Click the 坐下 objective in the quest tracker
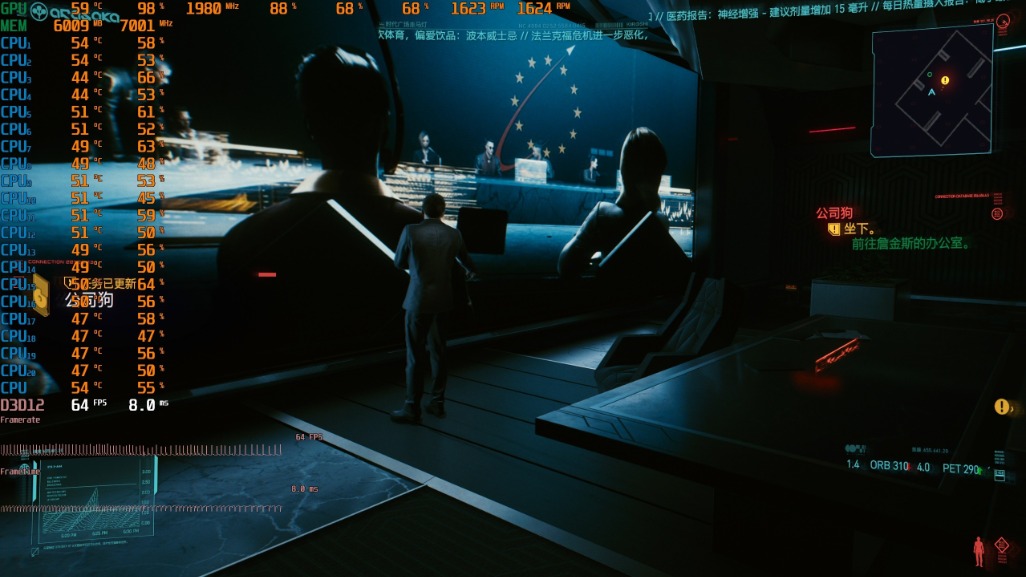This screenshot has width=1026, height=577. pyautogui.click(x=859, y=229)
